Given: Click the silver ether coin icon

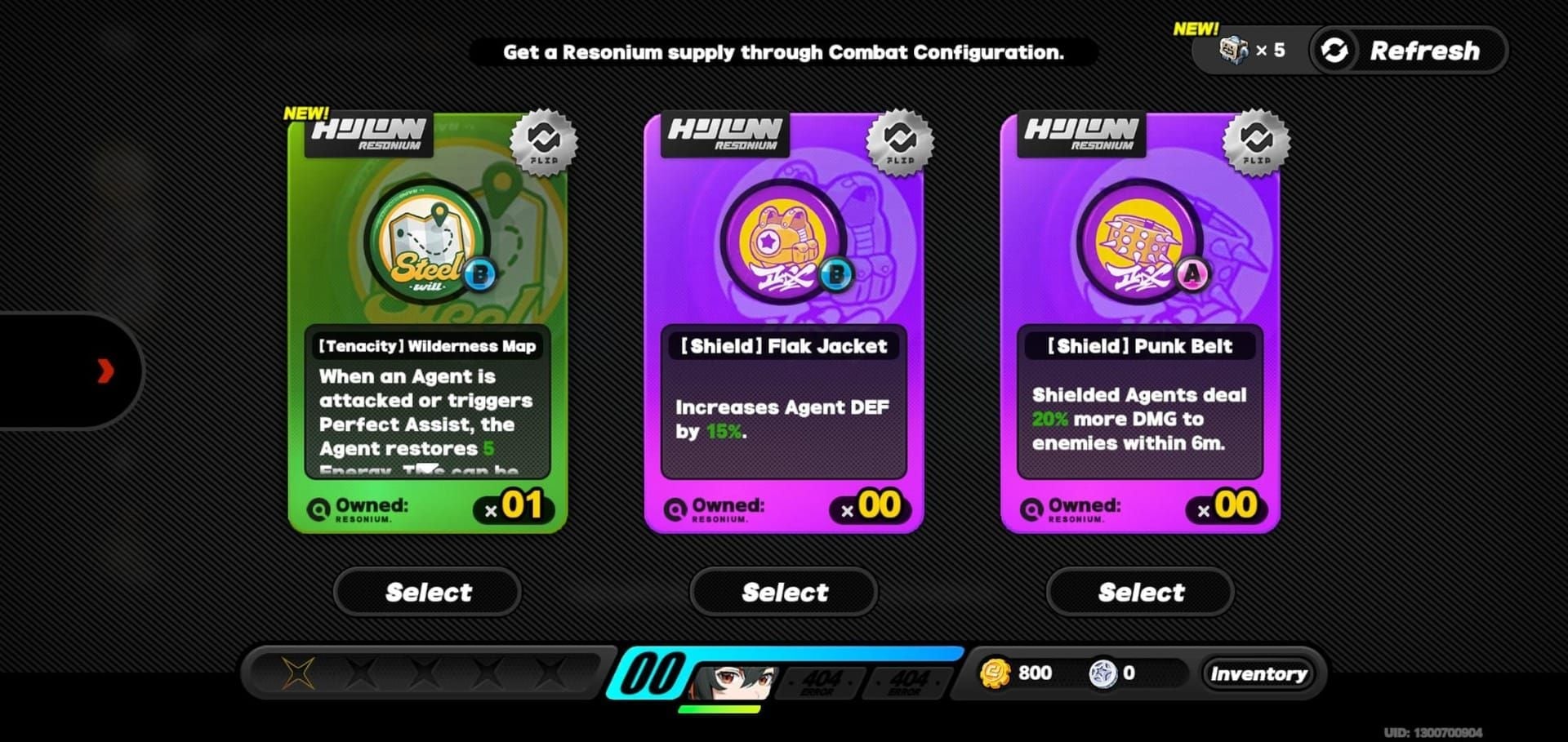Looking at the screenshot, I should click(1104, 673).
